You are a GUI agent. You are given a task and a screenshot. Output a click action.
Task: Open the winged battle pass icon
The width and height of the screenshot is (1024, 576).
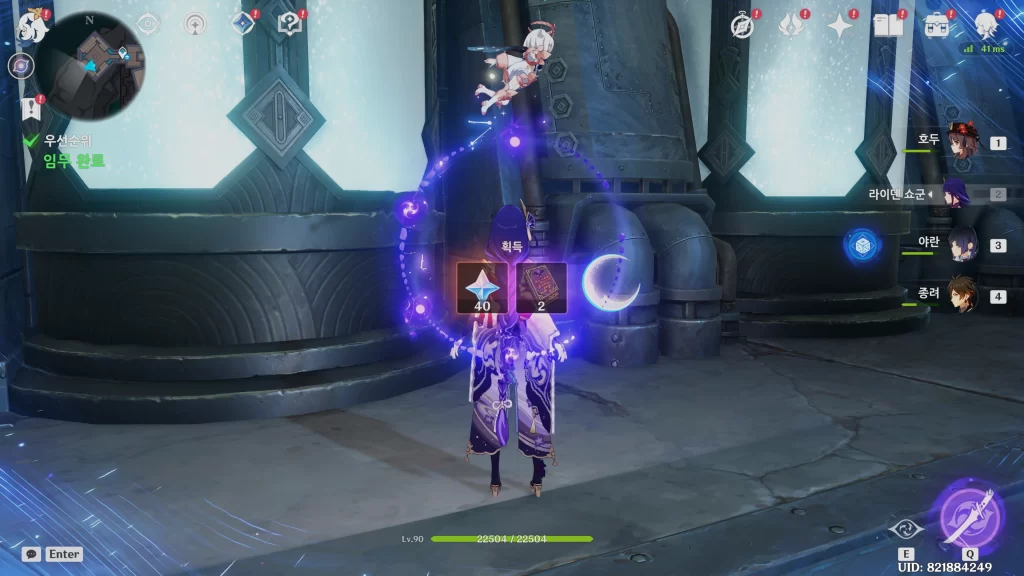coord(791,26)
